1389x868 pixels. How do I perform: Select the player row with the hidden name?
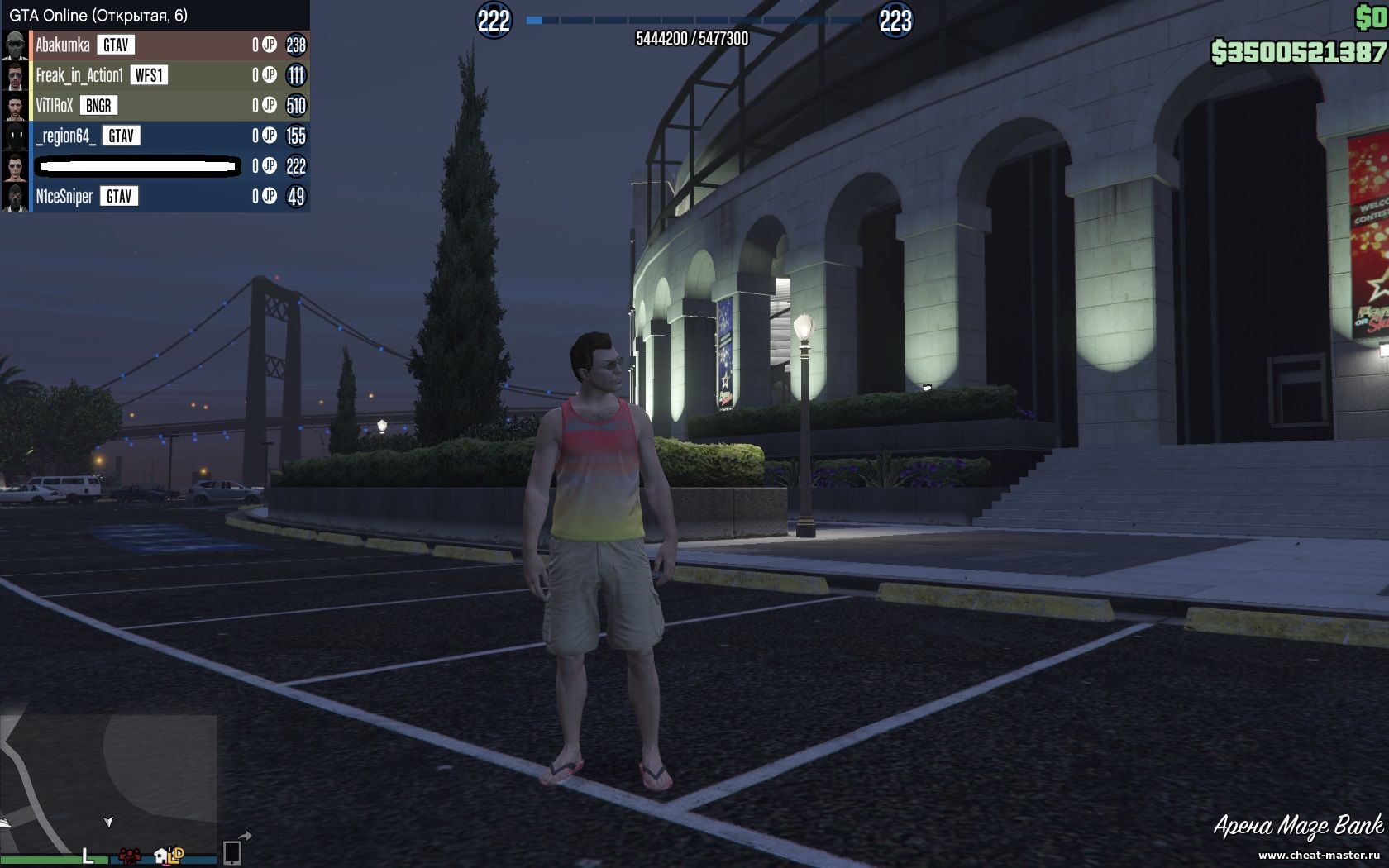pyautogui.click(x=139, y=167)
